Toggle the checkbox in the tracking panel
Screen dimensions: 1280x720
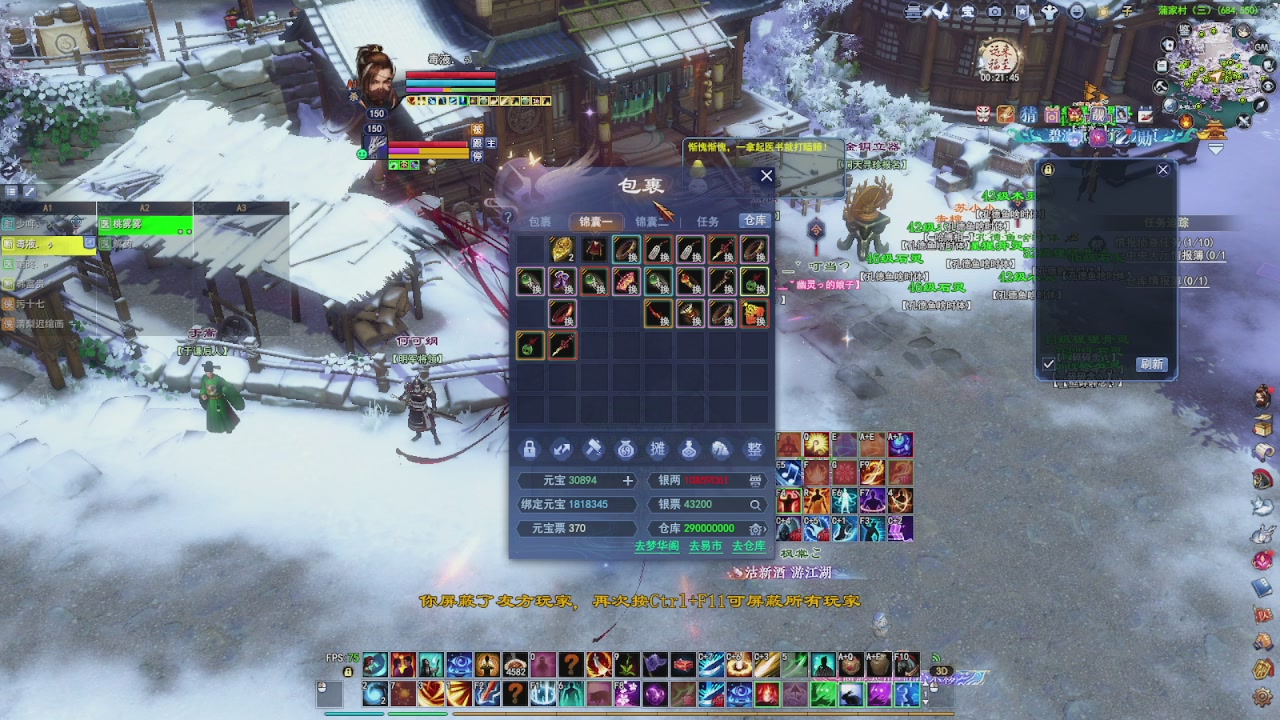(1049, 364)
